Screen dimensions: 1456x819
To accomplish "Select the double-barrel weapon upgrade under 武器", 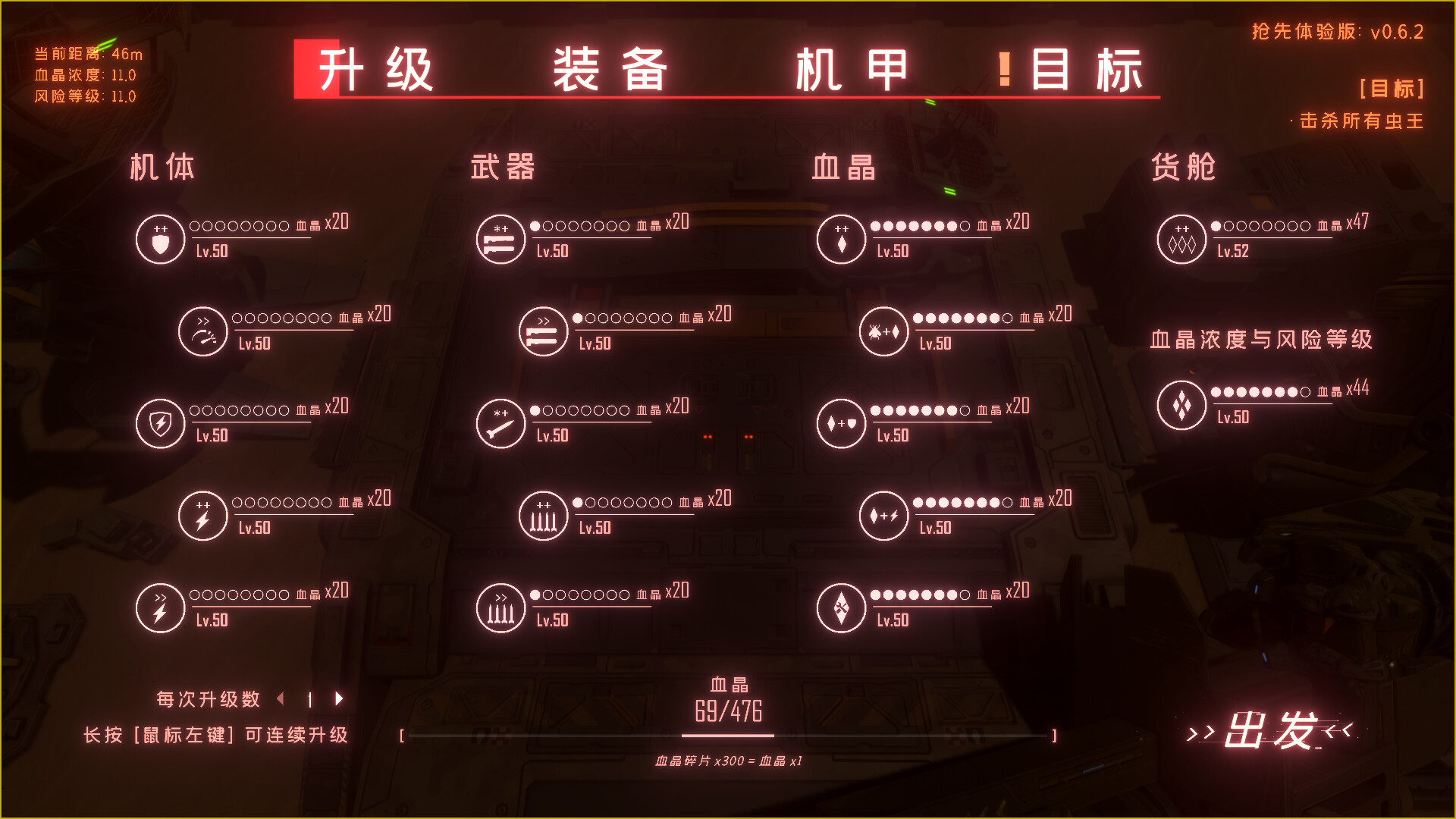I will (500, 239).
